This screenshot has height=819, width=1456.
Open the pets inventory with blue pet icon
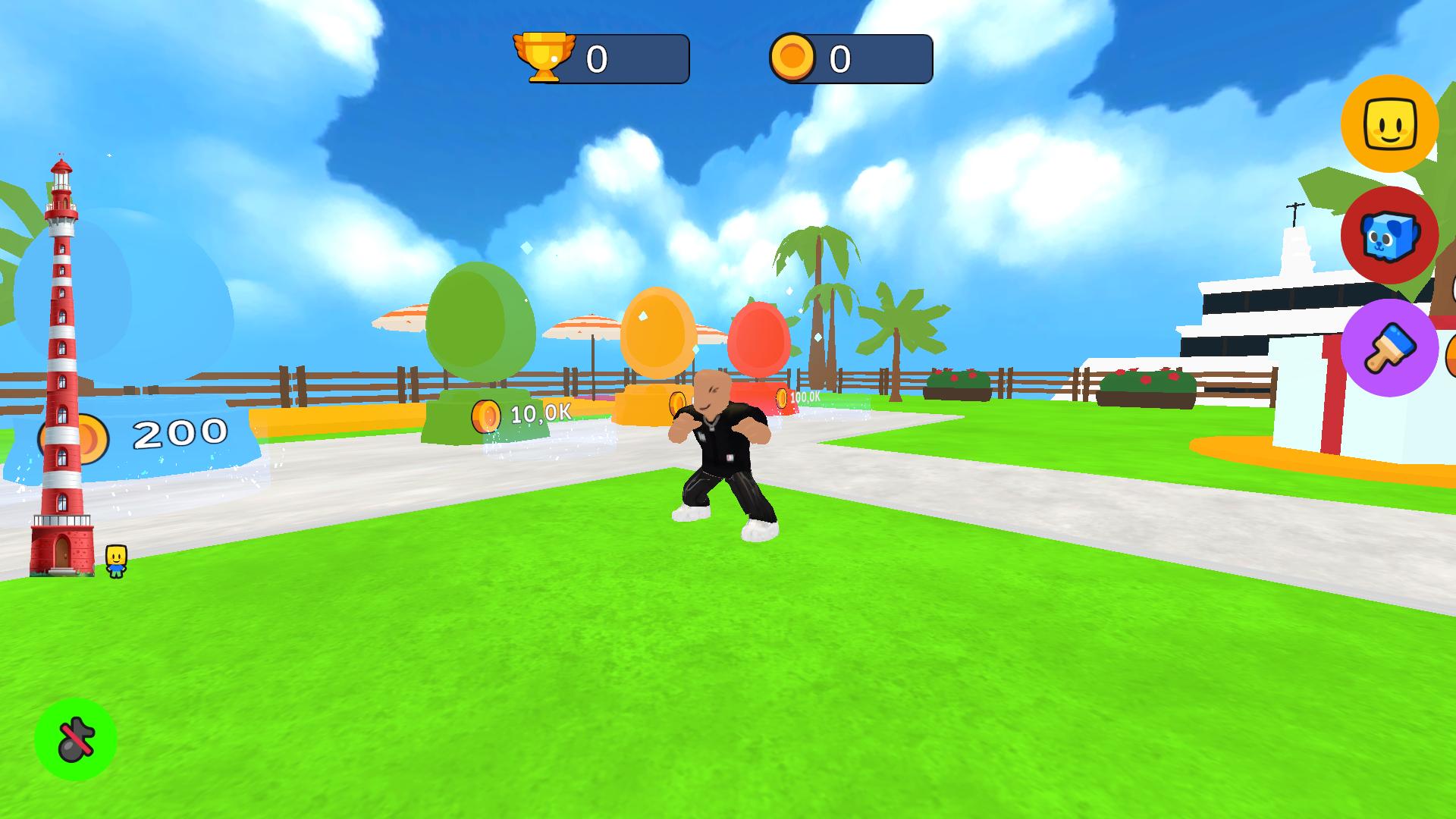click(1389, 236)
